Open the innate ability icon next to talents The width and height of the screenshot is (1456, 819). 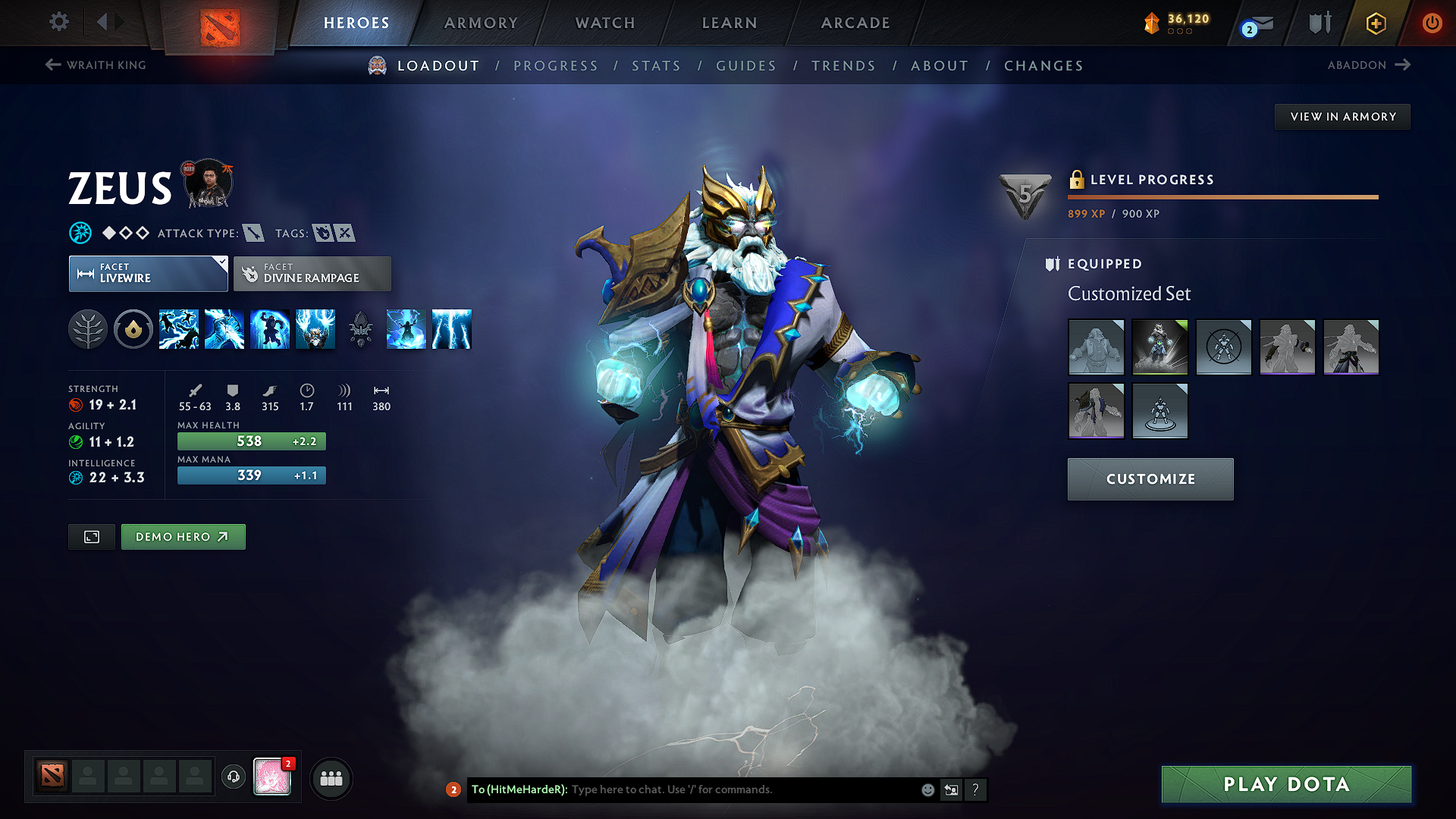click(133, 329)
